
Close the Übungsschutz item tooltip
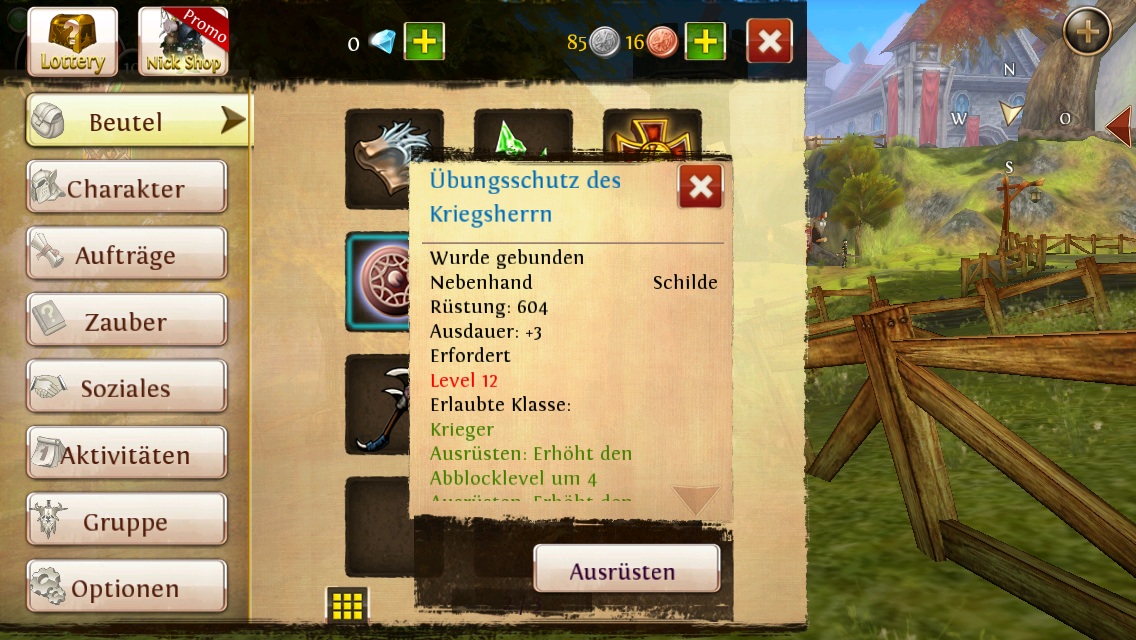[x=700, y=186]
